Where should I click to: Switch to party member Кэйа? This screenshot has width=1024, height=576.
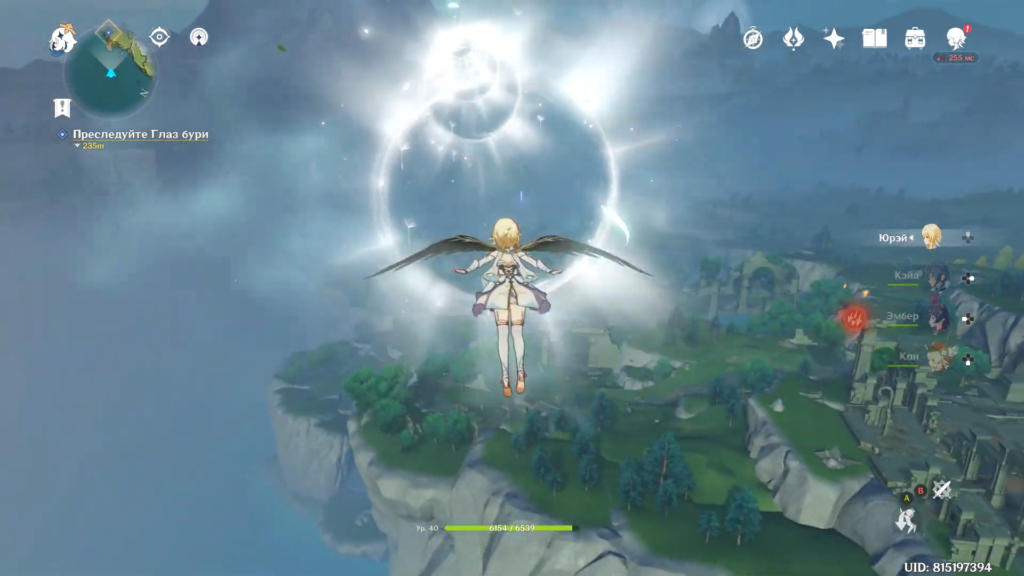coord(937,277)
